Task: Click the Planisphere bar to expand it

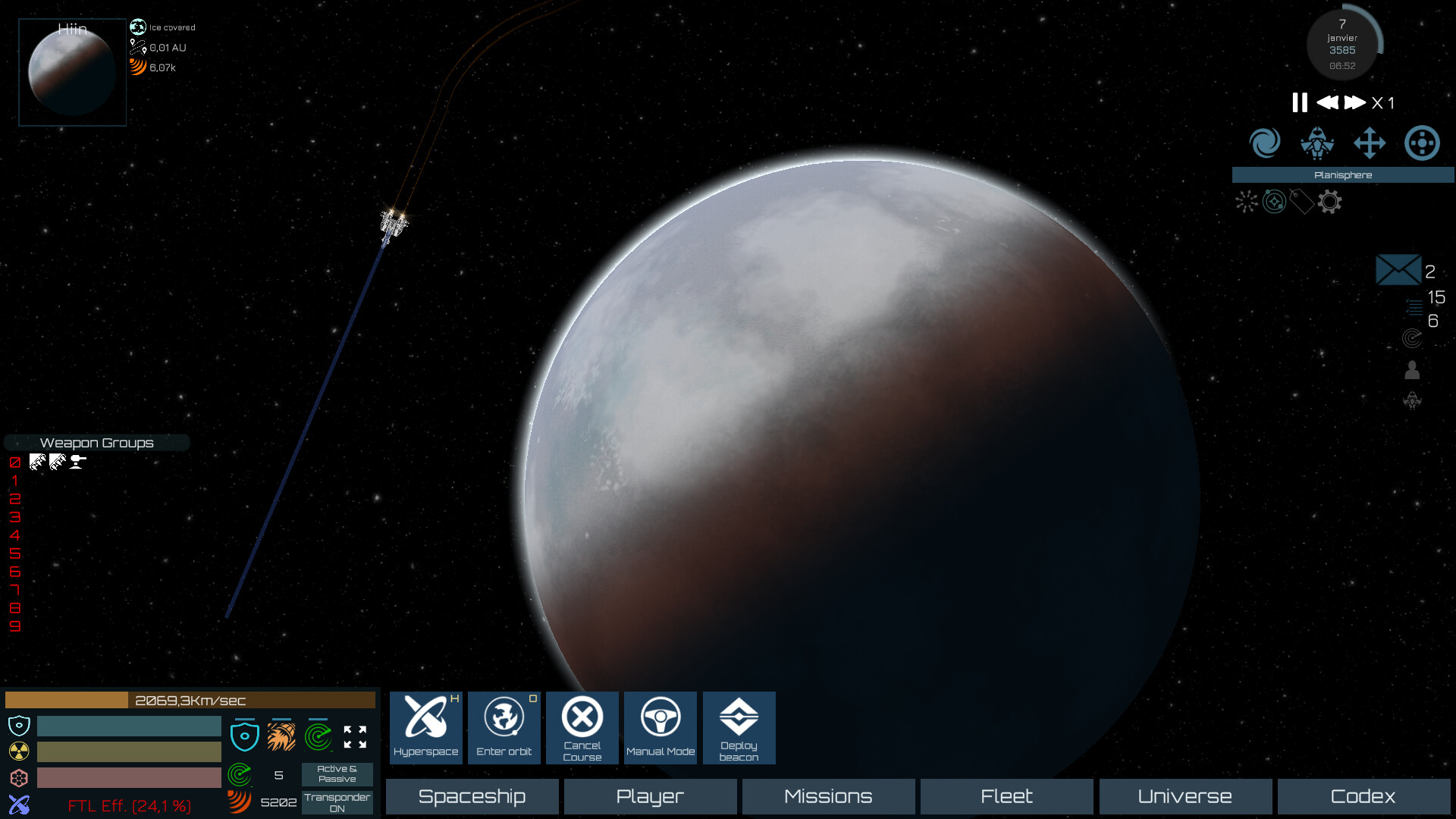Action: pyautogui.click(x=1343, y=175)
